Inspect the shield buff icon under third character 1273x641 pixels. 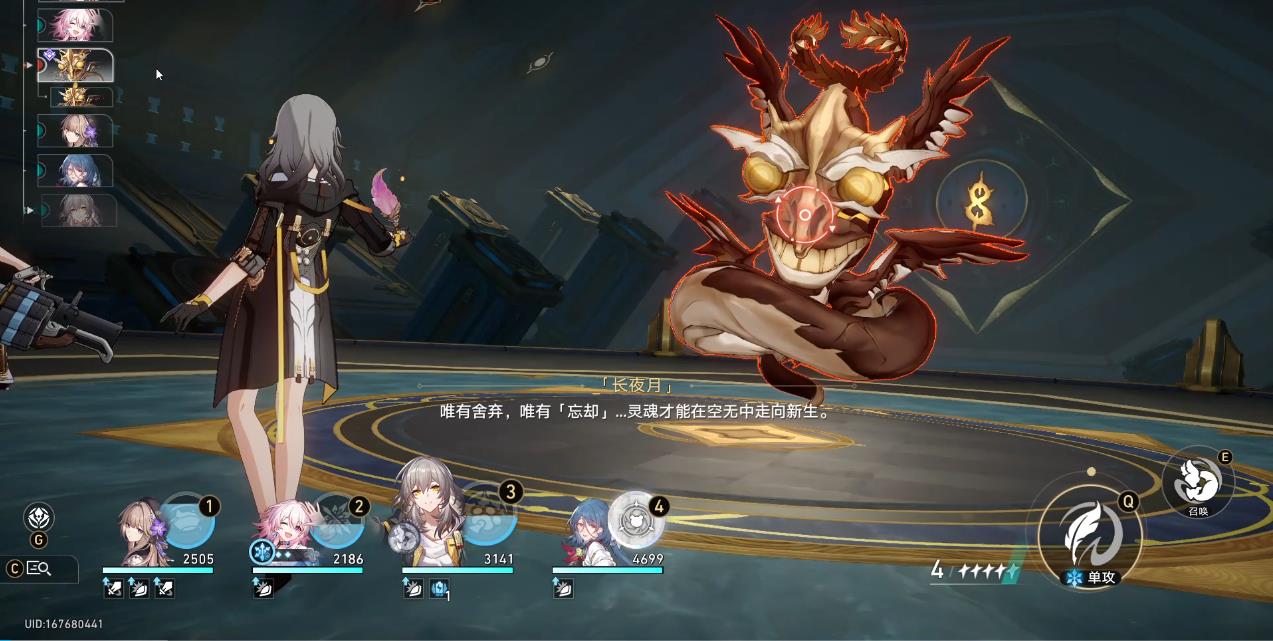pos(438,589)
